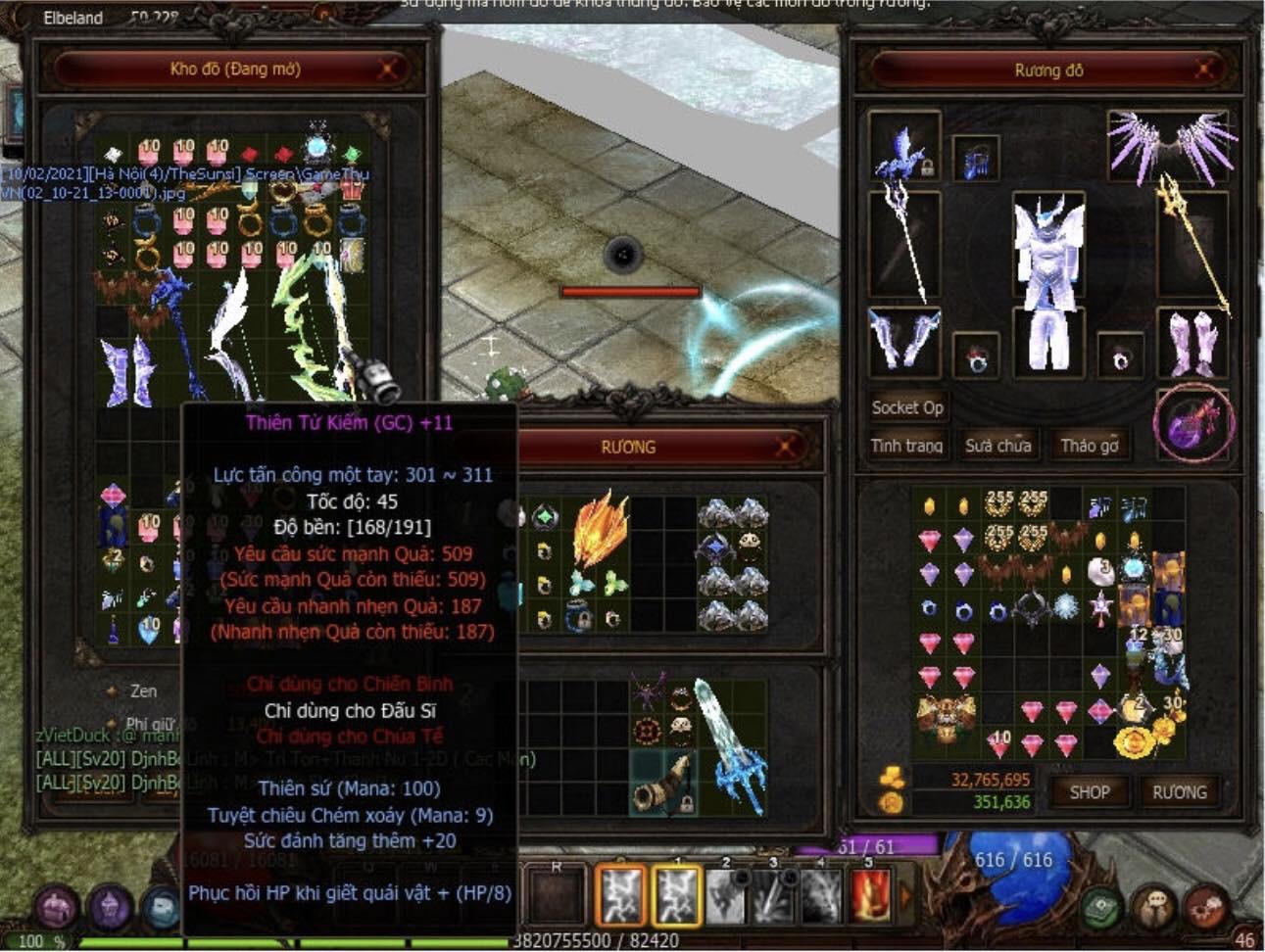
Task: Select the equipped purple wings slot
Action: [x=1171, y=145]
